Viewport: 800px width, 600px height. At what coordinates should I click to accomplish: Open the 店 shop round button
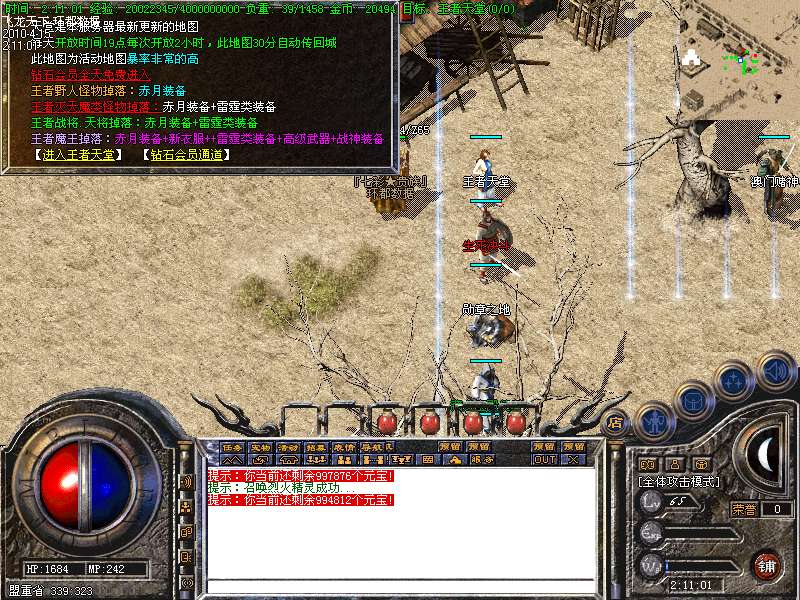click(616, 423)
